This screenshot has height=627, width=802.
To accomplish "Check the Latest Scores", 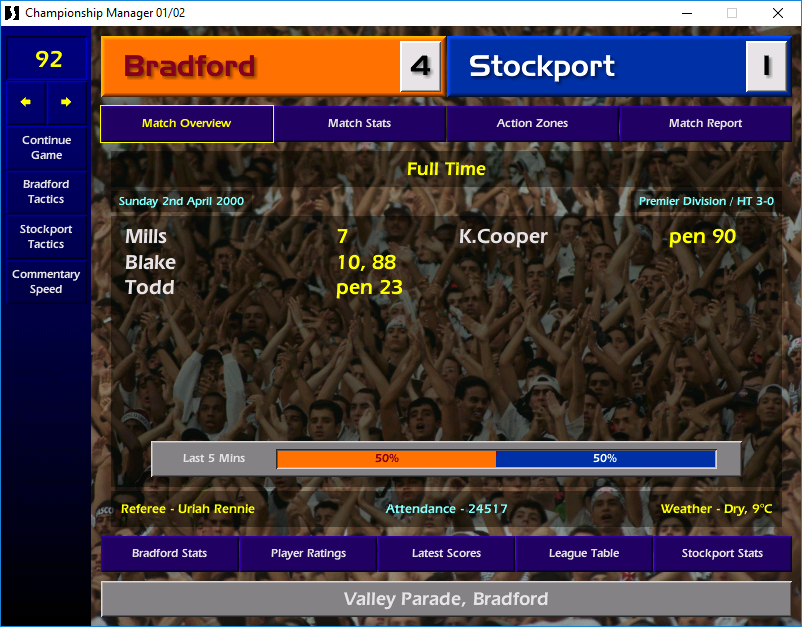I will coord(446,553).
